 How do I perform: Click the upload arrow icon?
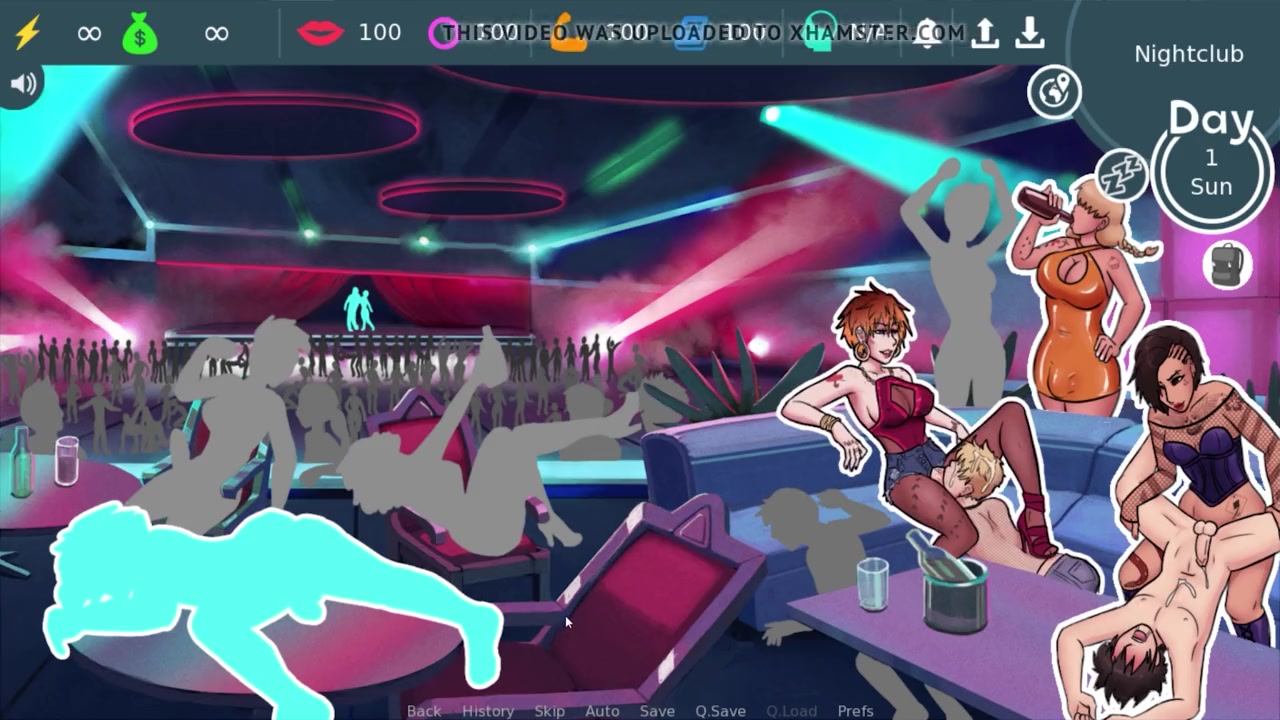[x=985, y=33]
